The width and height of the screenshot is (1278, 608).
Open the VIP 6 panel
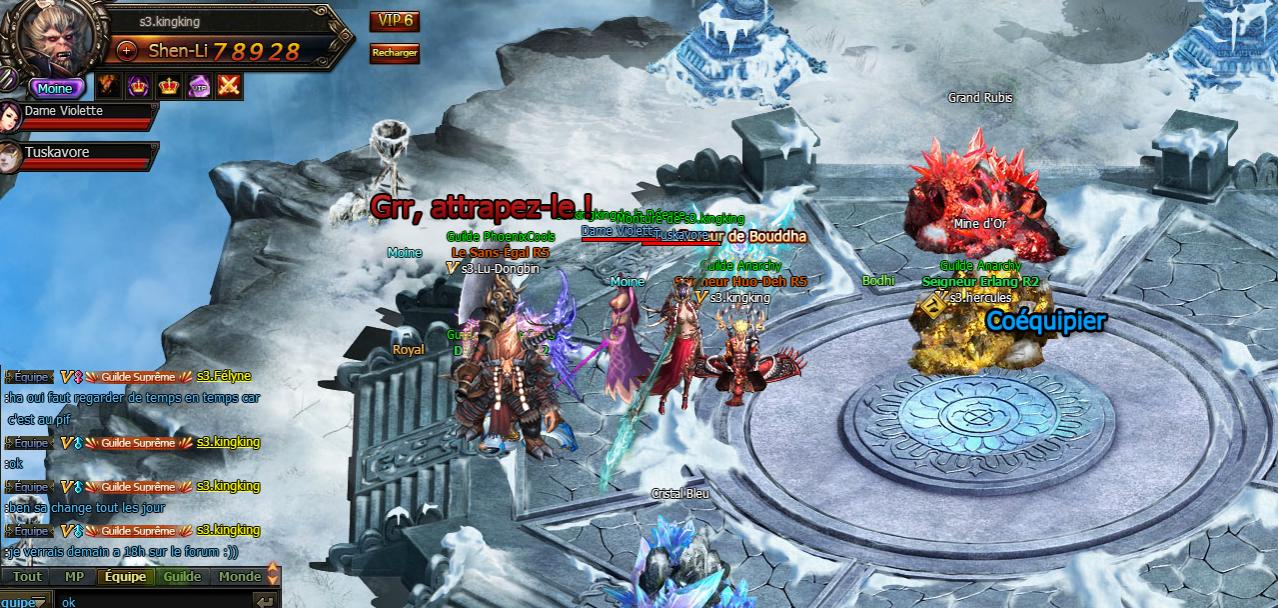coord(393,21)
